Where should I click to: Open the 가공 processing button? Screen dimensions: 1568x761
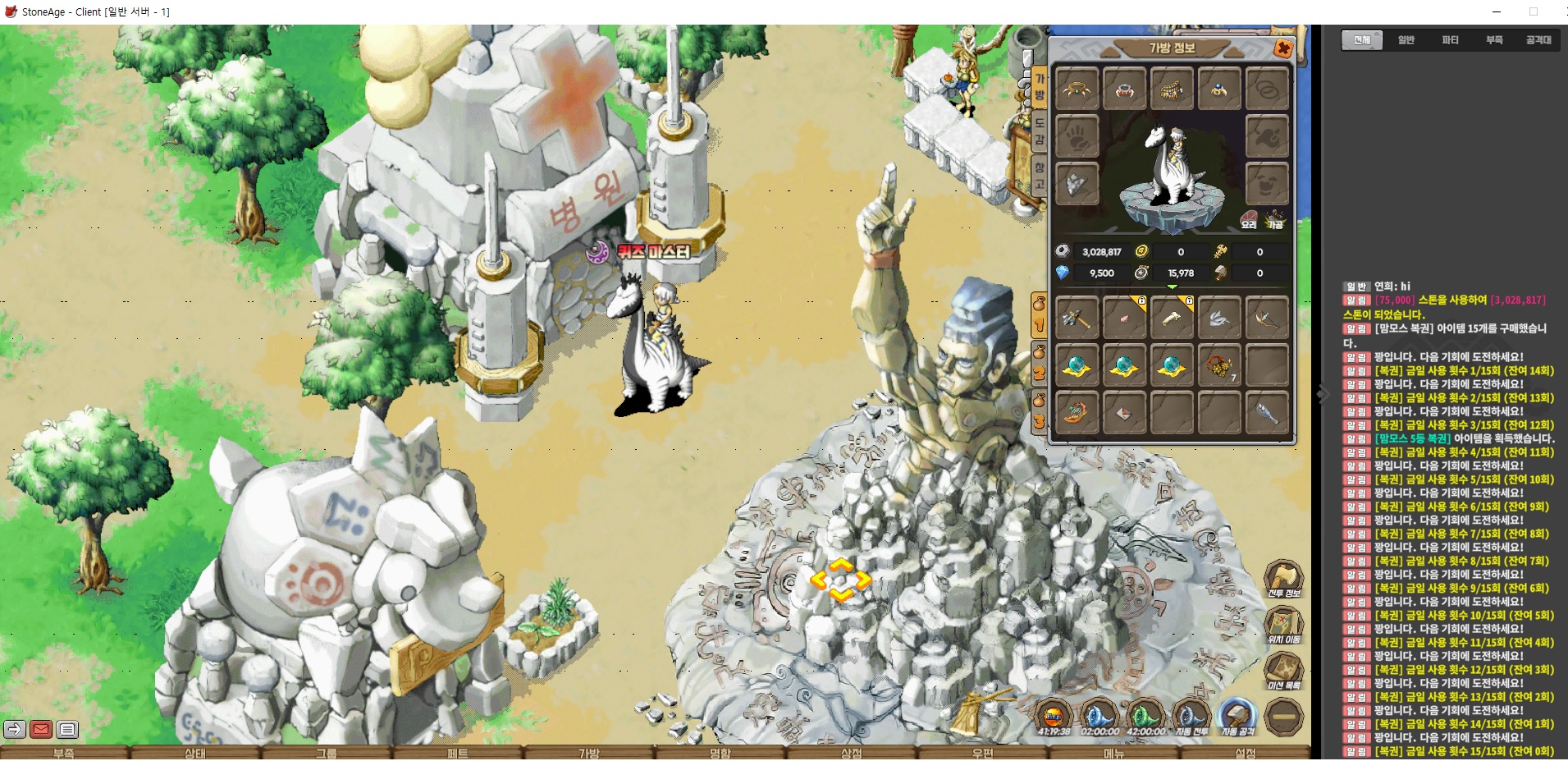click(x=1275, y=219)
